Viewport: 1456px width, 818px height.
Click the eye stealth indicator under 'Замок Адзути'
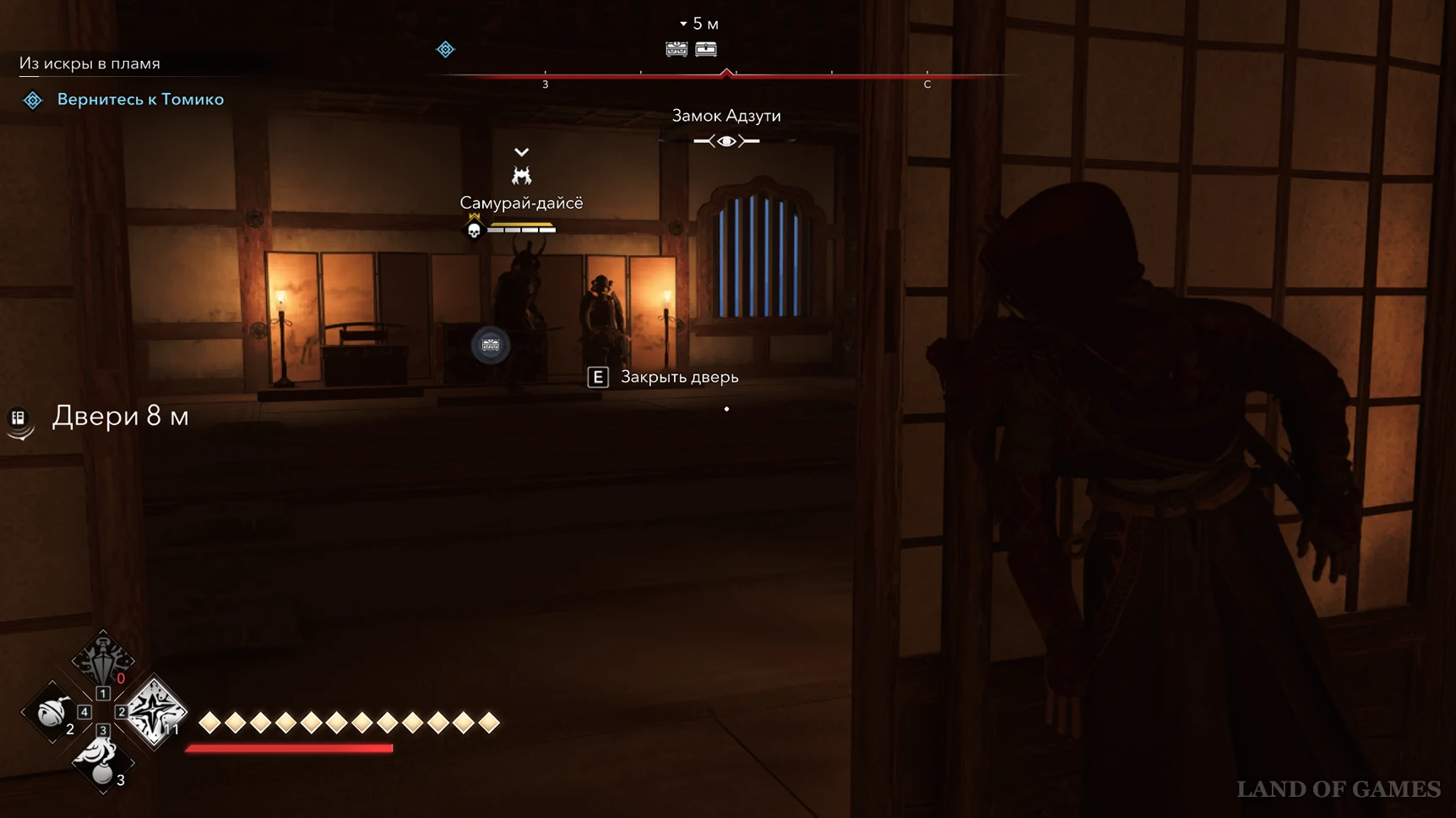(726, 141)
